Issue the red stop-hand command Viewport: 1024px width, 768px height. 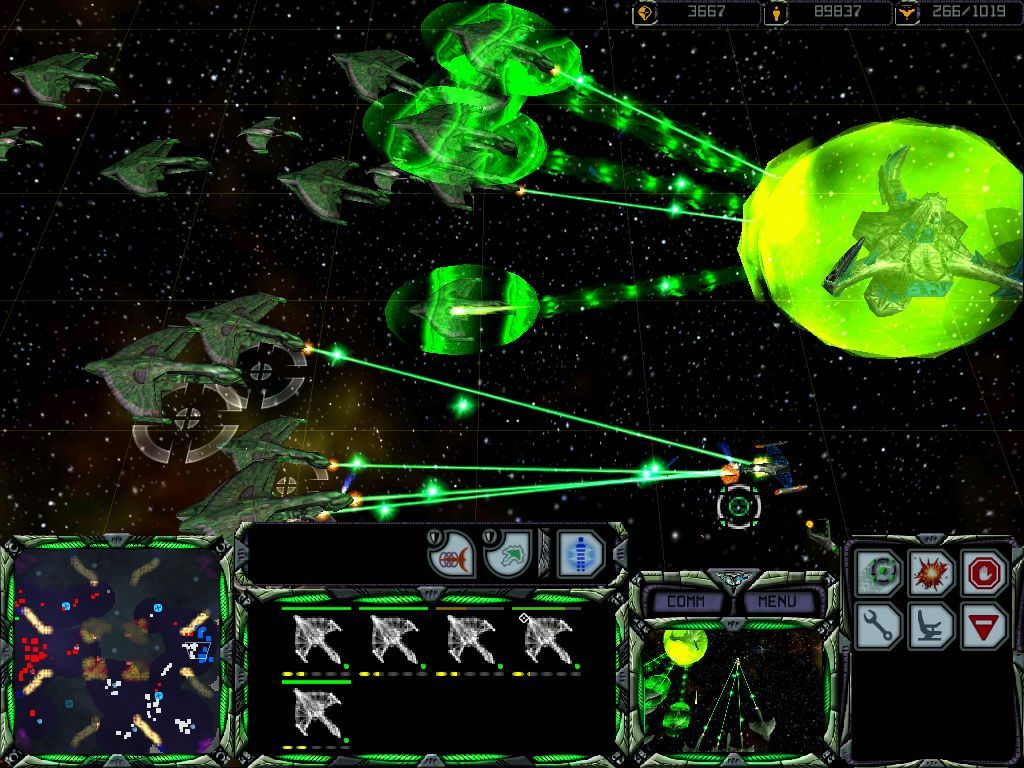[983, 573]
